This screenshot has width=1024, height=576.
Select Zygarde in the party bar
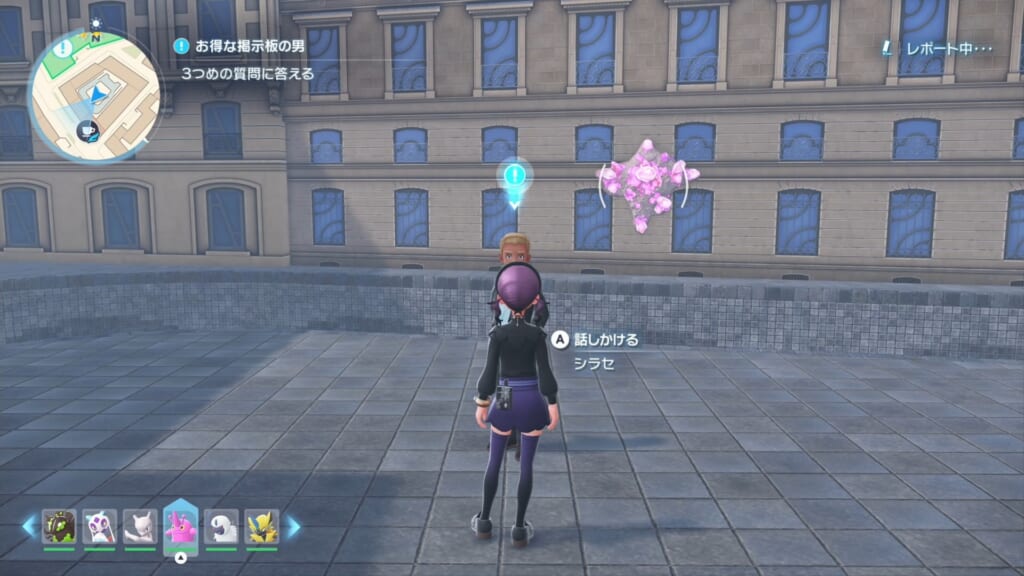pos(59,527)
